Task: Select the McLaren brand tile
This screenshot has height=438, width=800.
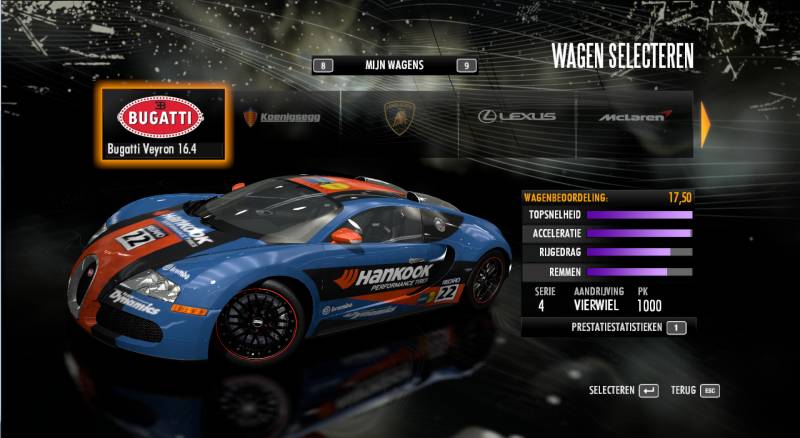Action: [634, 117]
